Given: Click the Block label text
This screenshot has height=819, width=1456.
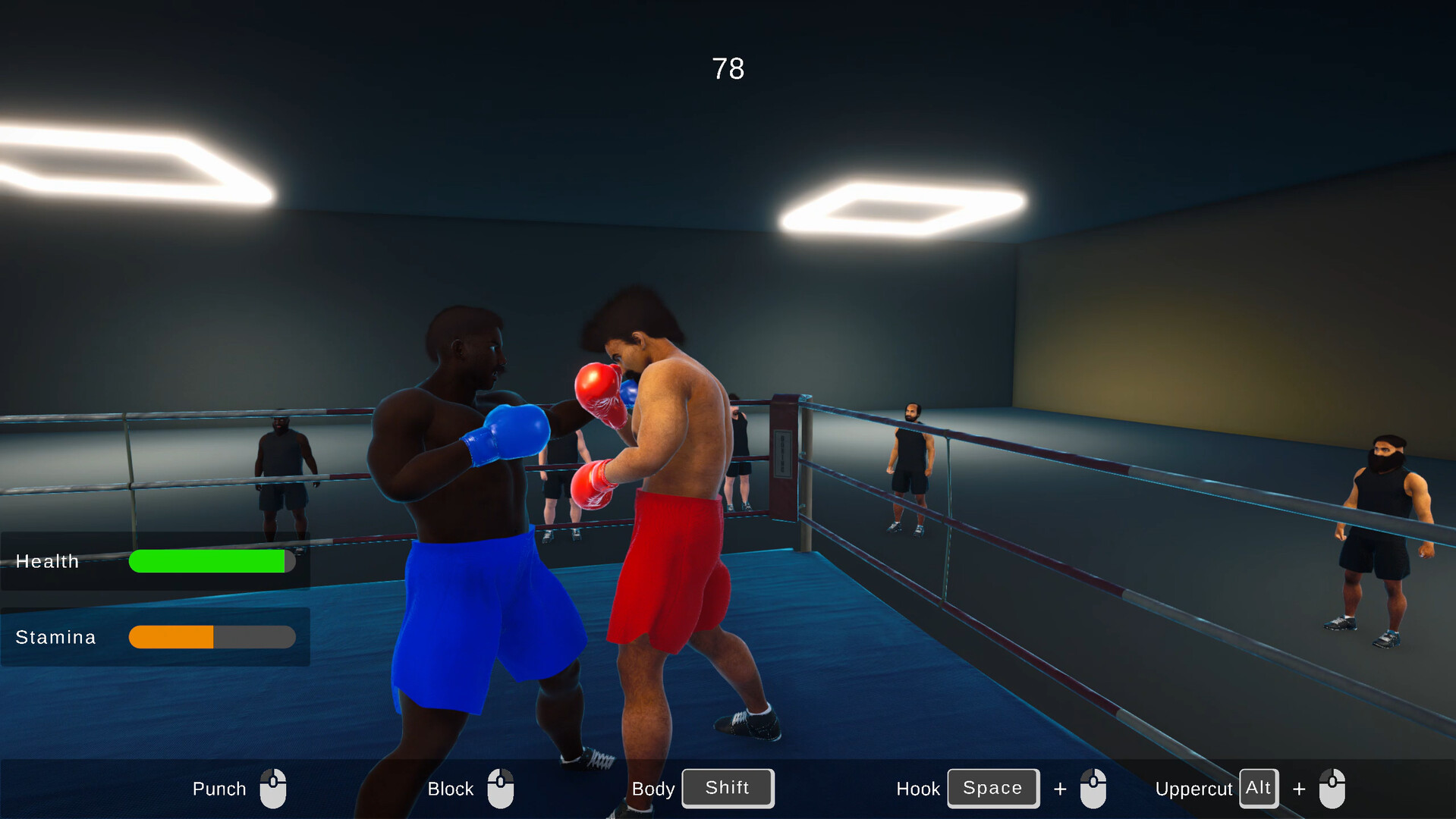Looking at the screenshot, I should (x=449, y=788).
